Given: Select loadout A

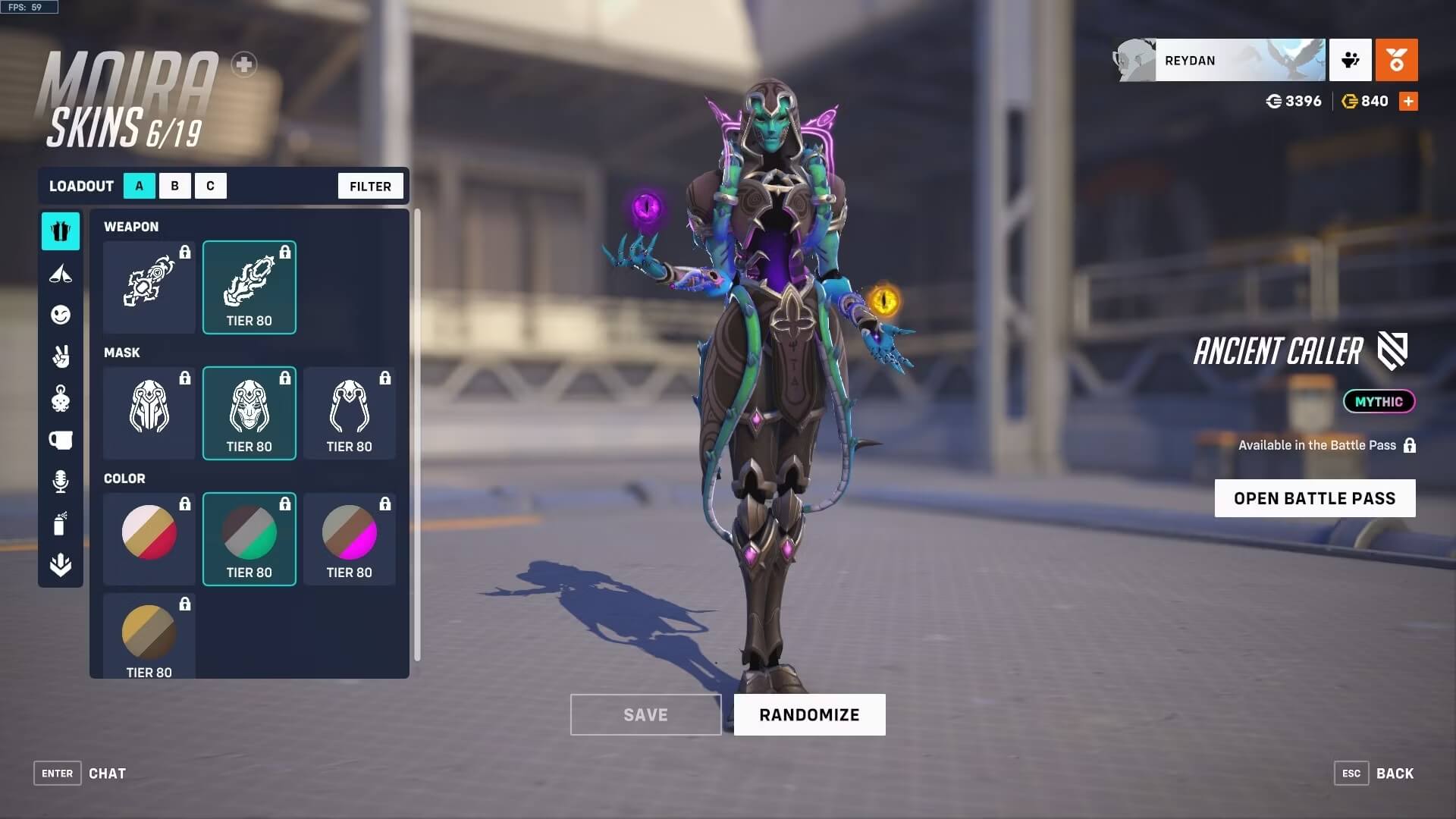Looking at the screenshot, I should (140, 186).
